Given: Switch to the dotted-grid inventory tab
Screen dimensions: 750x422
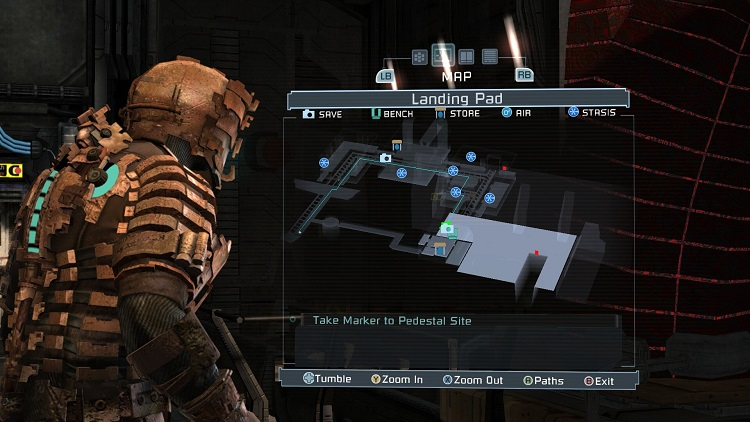Looking at the screenshot, I should tap(420, 57).
